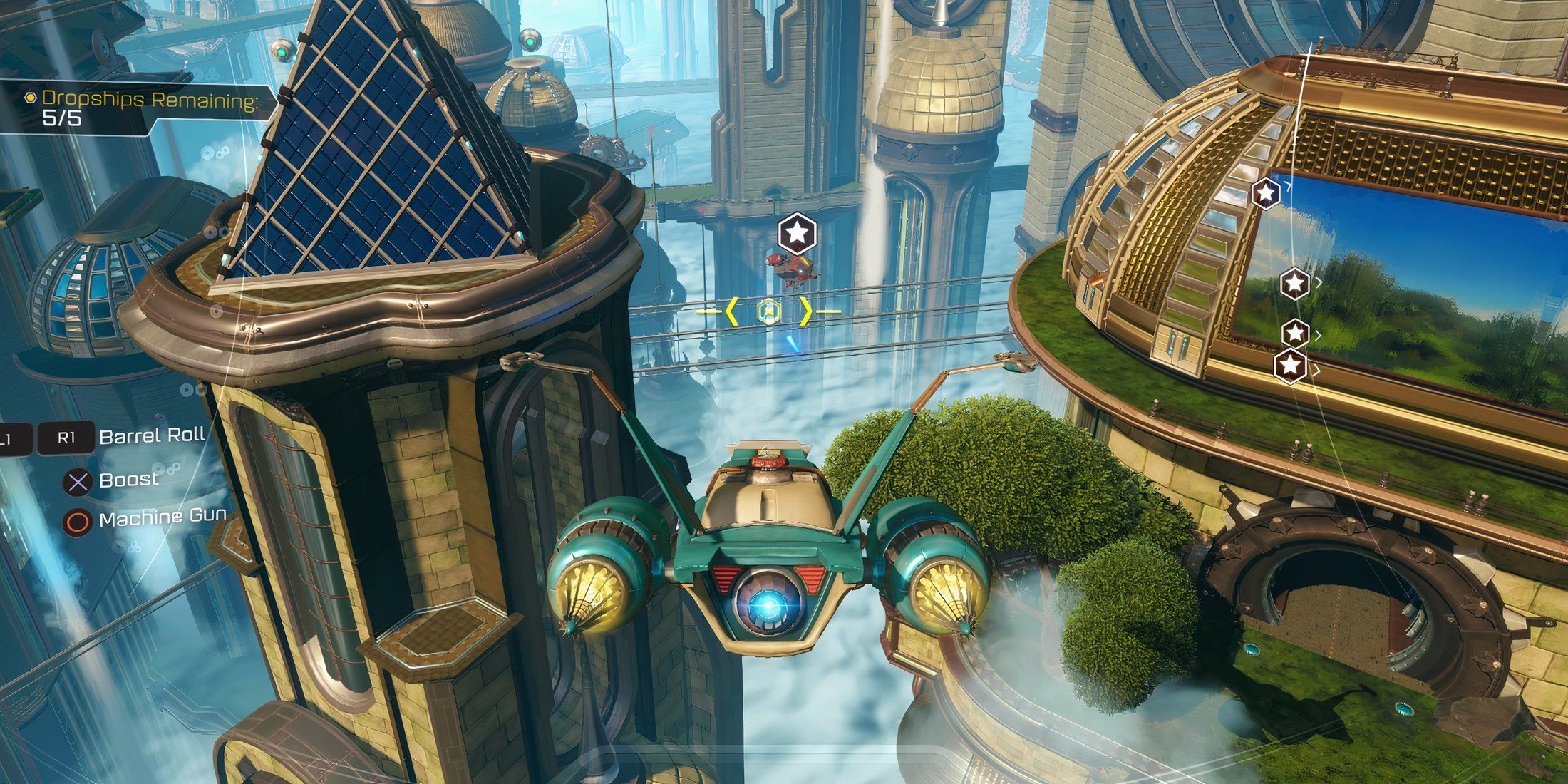This screenshot has height=784, width=1568.
Task: Click the small GP icon after Machine Gun
Action: pos(177,518)
